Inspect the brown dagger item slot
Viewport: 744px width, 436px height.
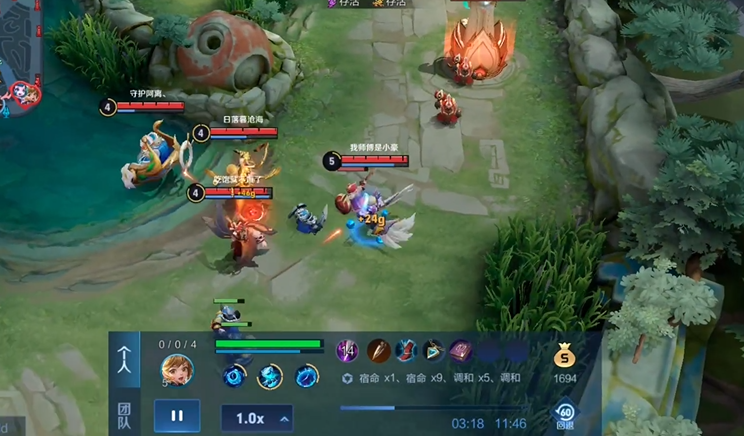point(378,351)
